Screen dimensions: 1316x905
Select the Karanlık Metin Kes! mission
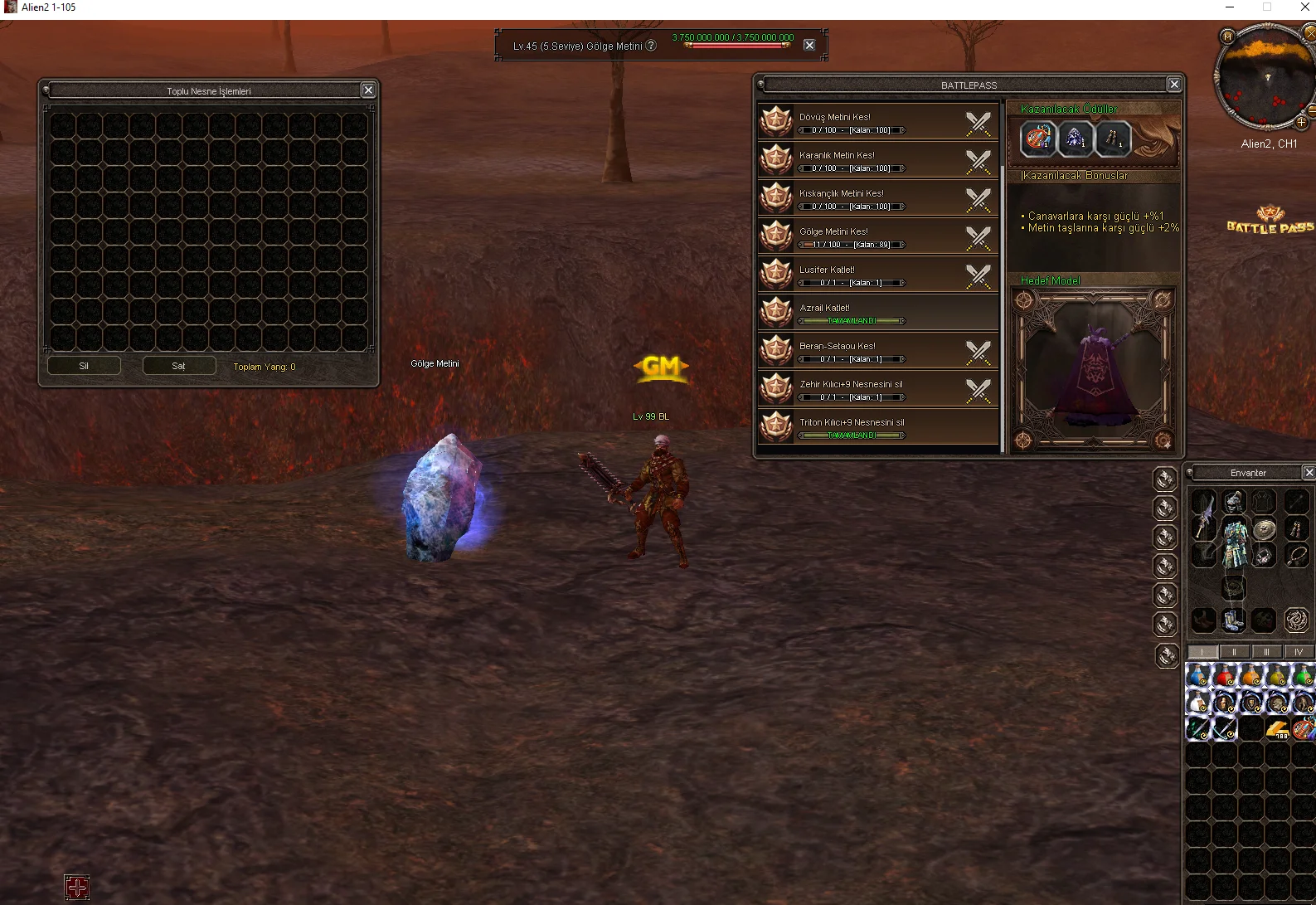click(x=877, y=160)
